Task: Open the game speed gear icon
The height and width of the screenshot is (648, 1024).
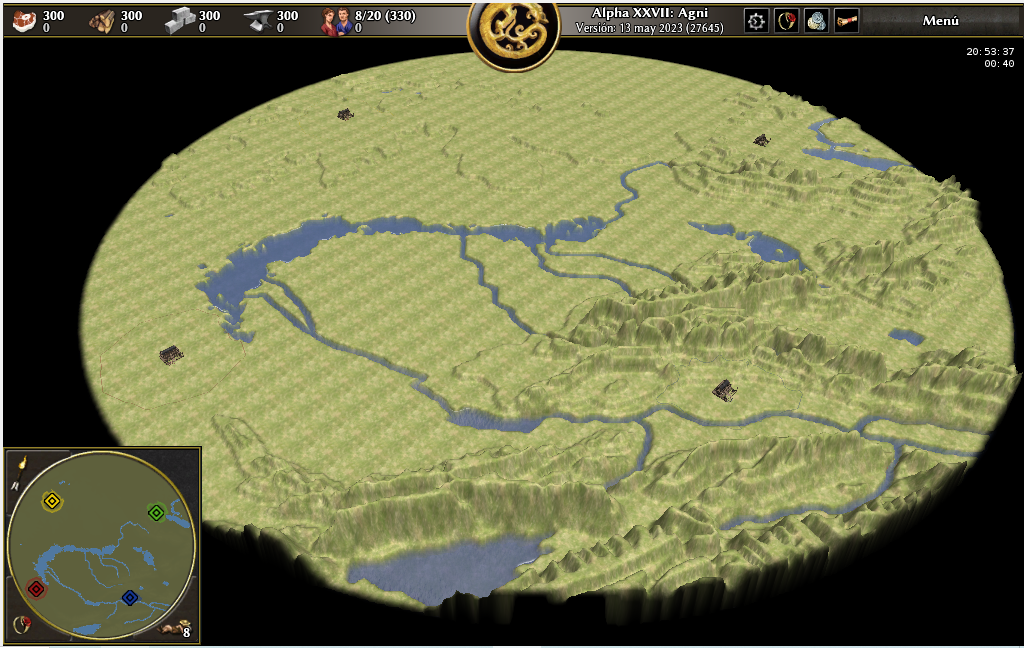Action: click(x=756, y=21)
